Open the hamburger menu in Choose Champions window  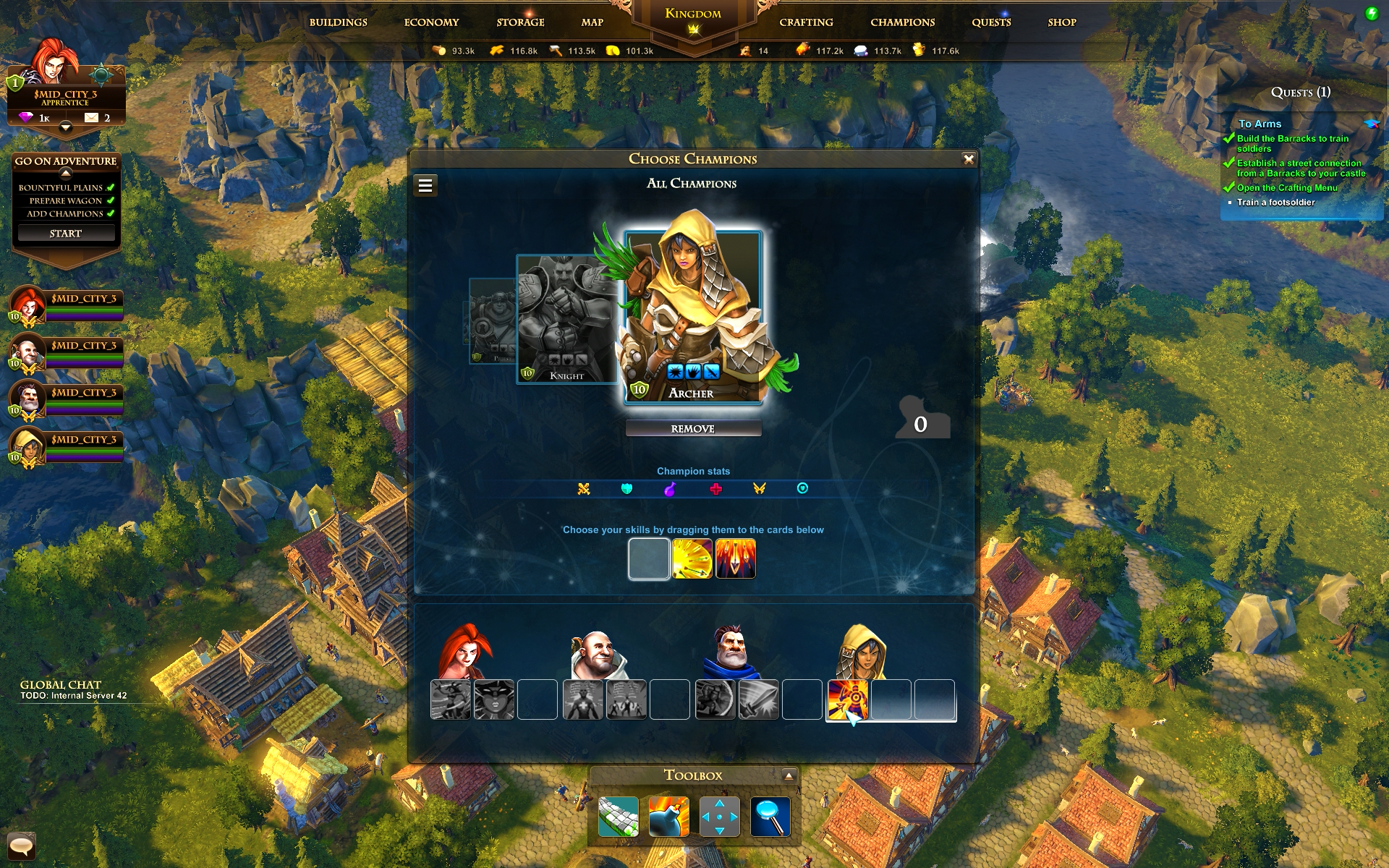[425, 185]
